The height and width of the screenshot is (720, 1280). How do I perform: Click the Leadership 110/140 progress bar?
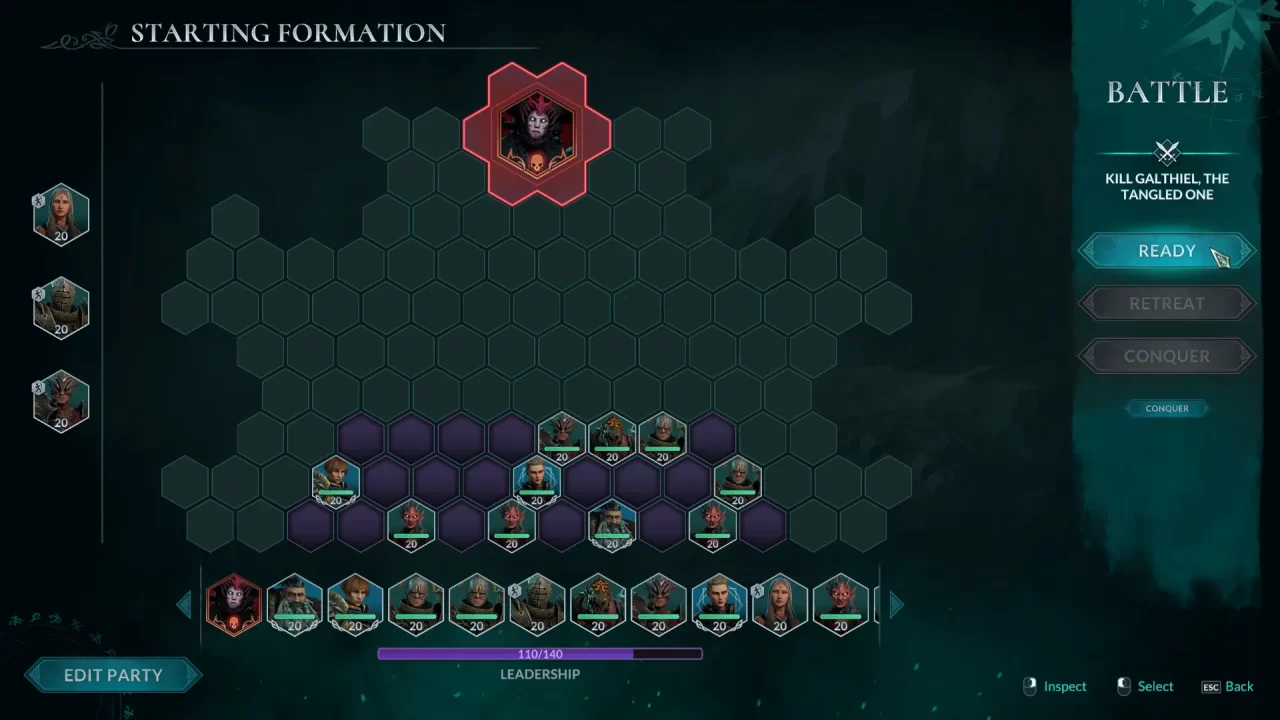[540, 653]
